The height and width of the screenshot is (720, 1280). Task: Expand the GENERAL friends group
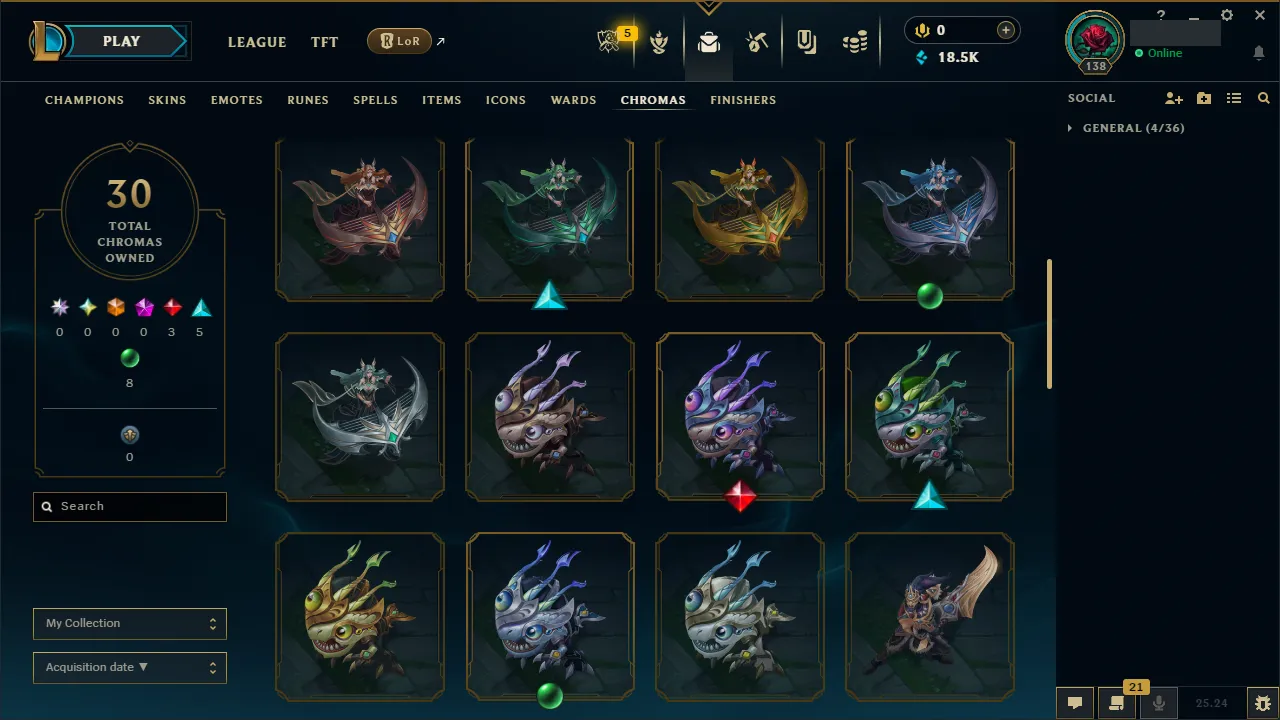[1125, 128]
